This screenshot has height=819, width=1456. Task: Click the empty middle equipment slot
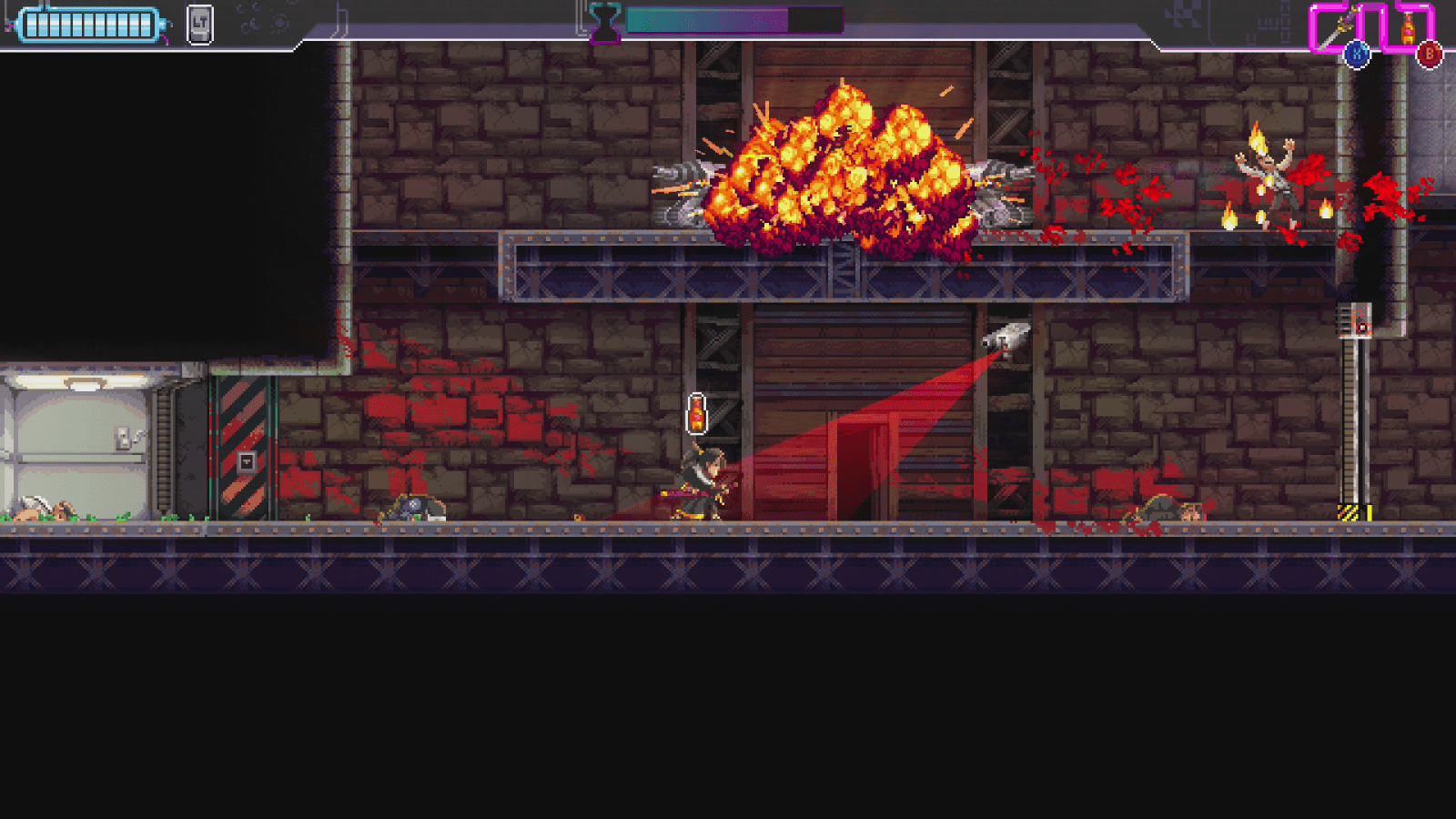pyautogui.click(x=1377, y=24)
